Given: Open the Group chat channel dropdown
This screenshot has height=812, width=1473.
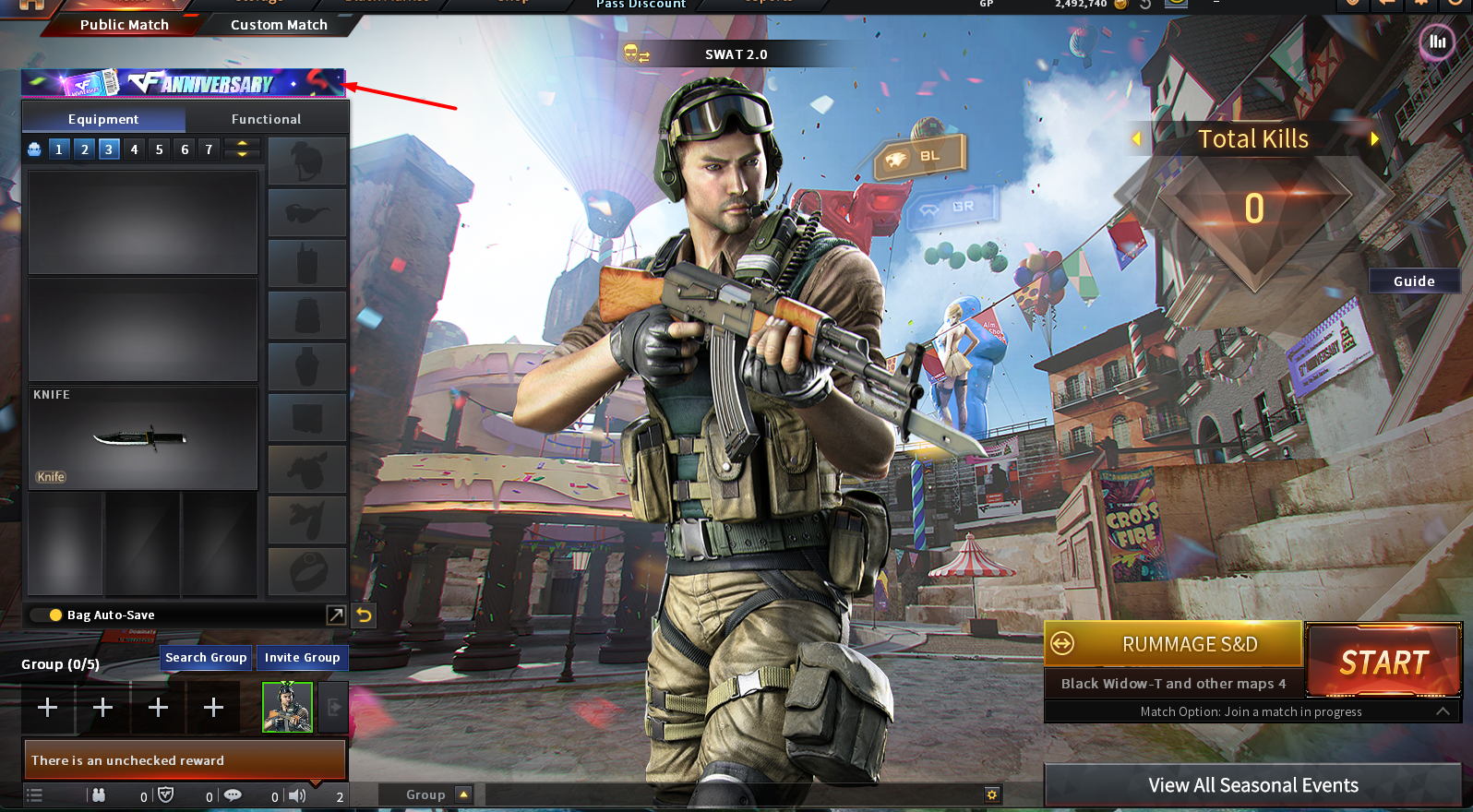Looking at the screenshot, I should (x=463, y=794).
